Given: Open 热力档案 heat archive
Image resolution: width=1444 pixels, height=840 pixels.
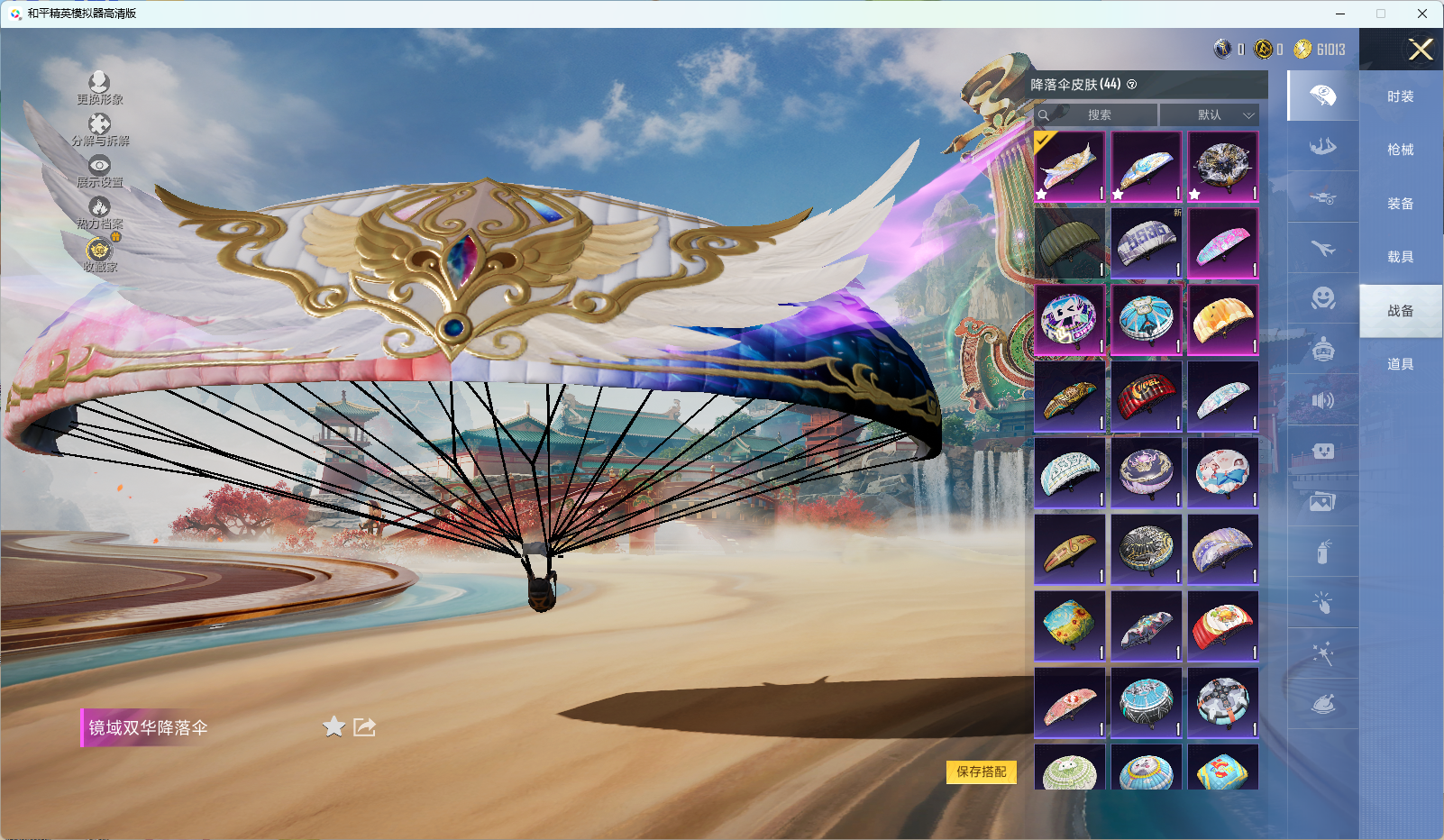Looking at the screenshot, I should (x=99, y=212).
